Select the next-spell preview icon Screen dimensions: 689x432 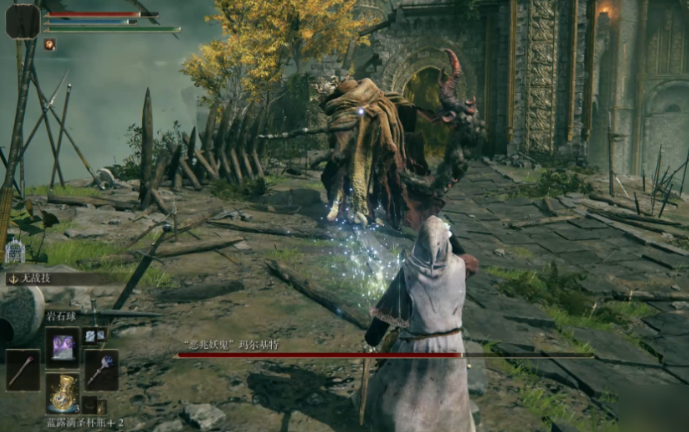[93, 336]
